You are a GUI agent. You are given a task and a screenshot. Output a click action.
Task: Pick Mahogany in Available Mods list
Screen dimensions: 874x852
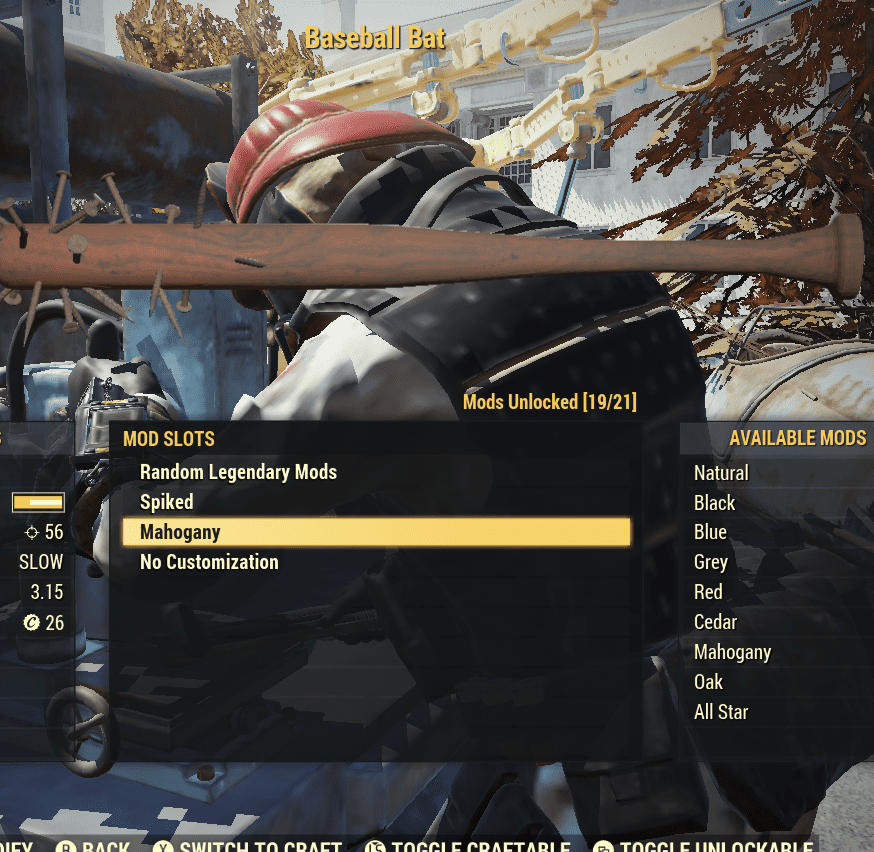tap(732, 652)
